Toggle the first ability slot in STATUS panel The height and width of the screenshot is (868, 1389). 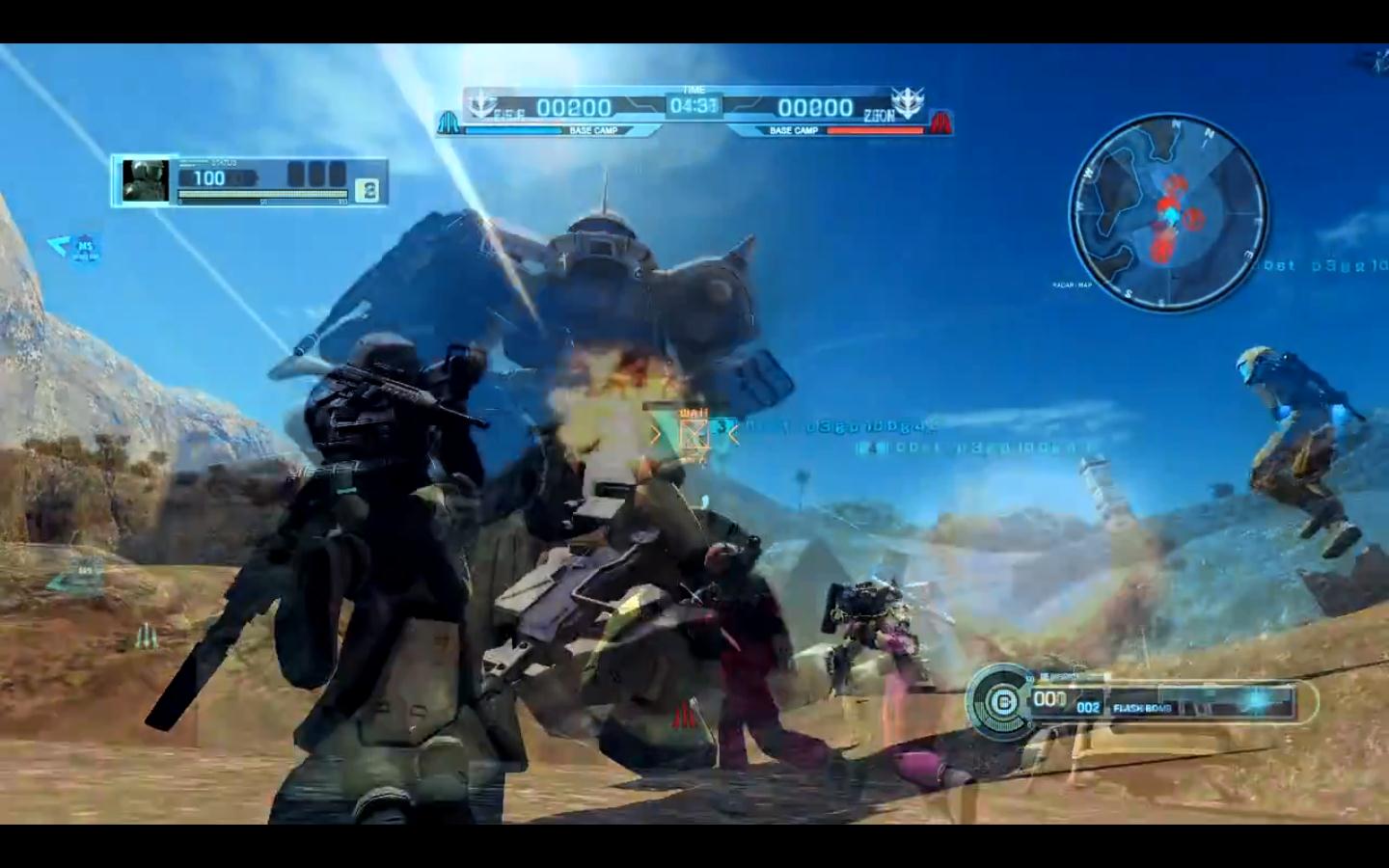(x=295, y=174)
